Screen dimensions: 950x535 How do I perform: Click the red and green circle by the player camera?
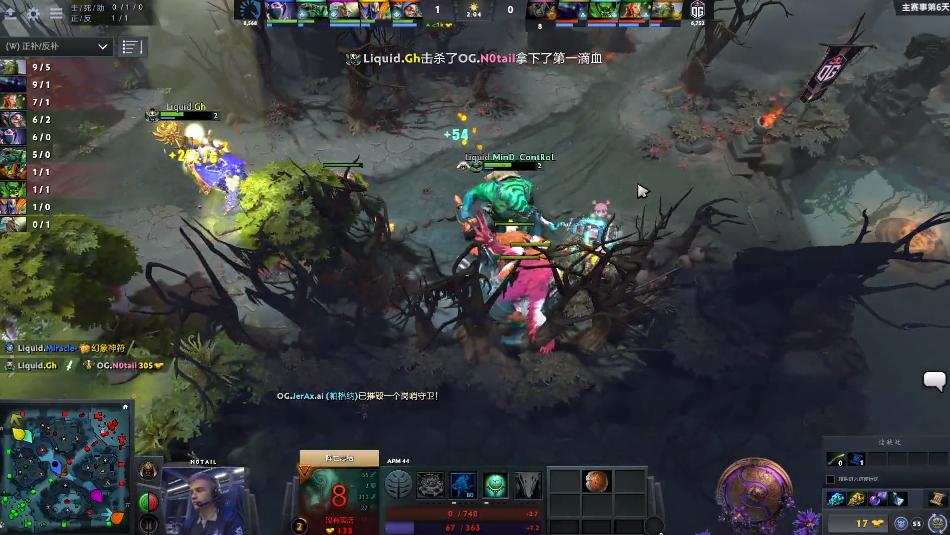click(146, 502)
